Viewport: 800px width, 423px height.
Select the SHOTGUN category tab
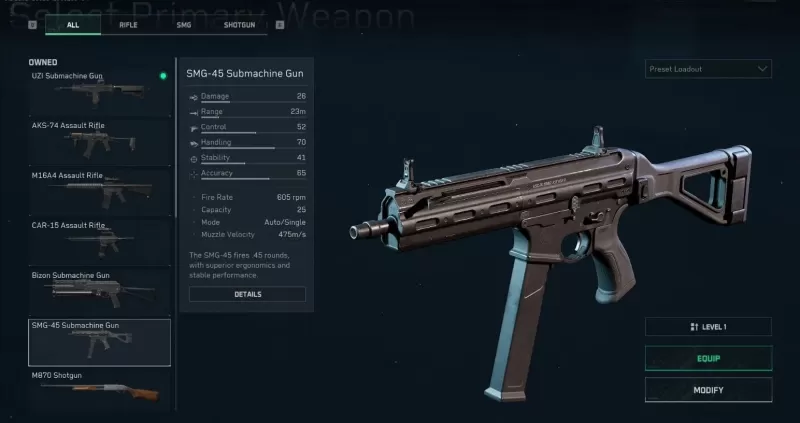tap(239, 25)
